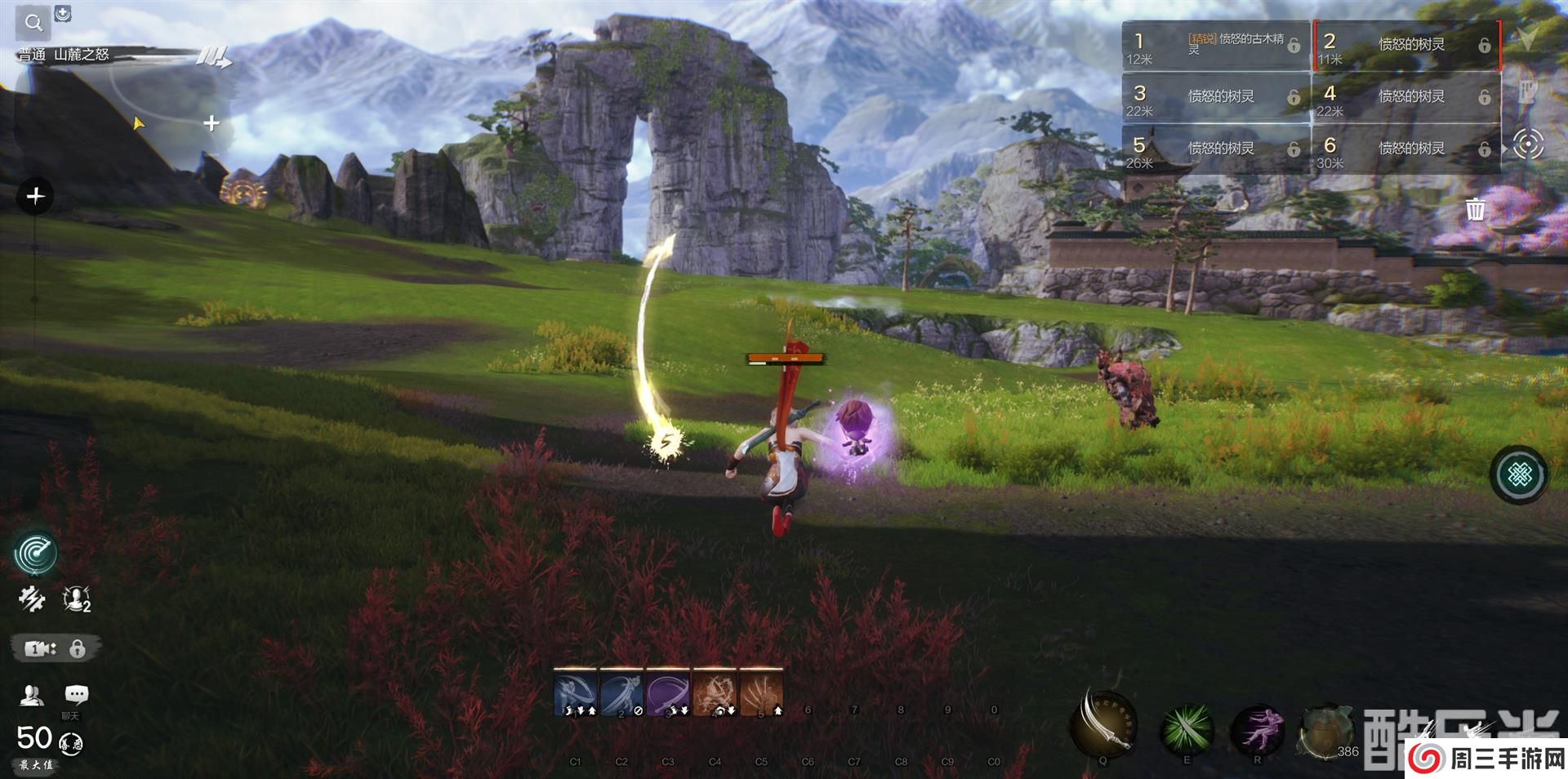This screenshot has height=779, width=1568.
Task: Click the round teal knot button
Action: [1519, 474]
